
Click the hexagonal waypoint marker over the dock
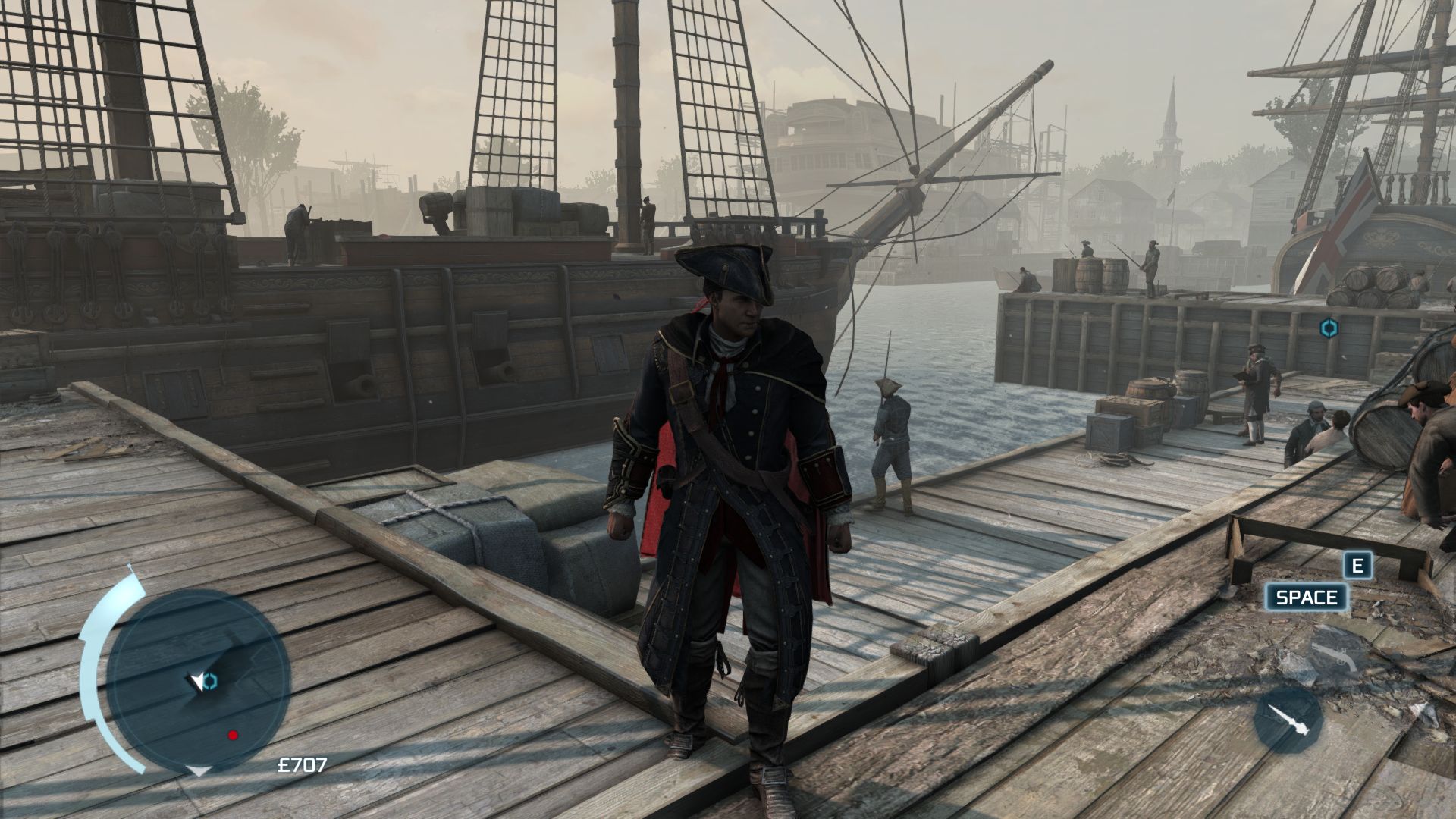pyautogui.click(x=1329, y=328)
